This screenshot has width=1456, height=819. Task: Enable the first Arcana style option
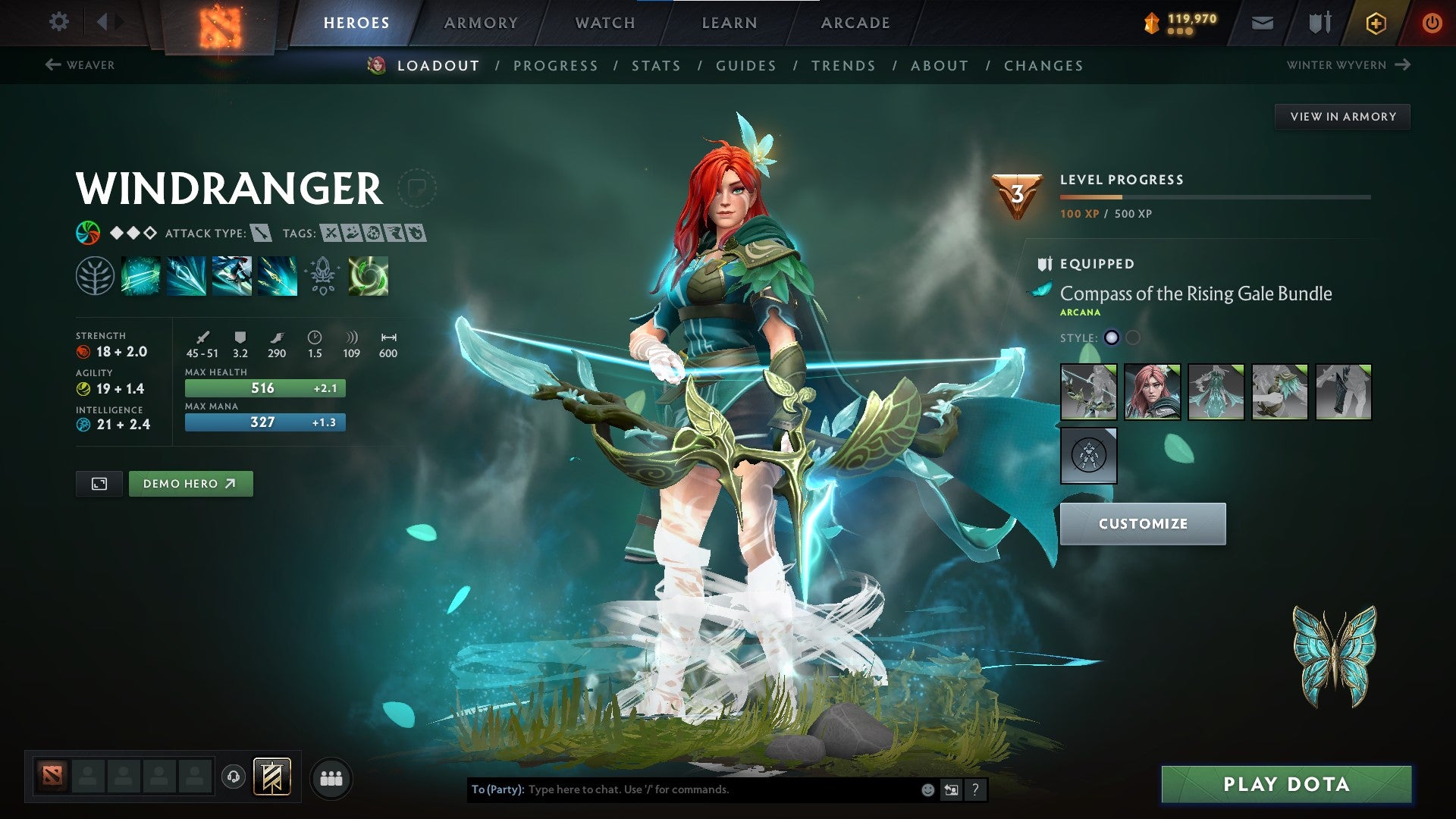tap(1111, 336)
